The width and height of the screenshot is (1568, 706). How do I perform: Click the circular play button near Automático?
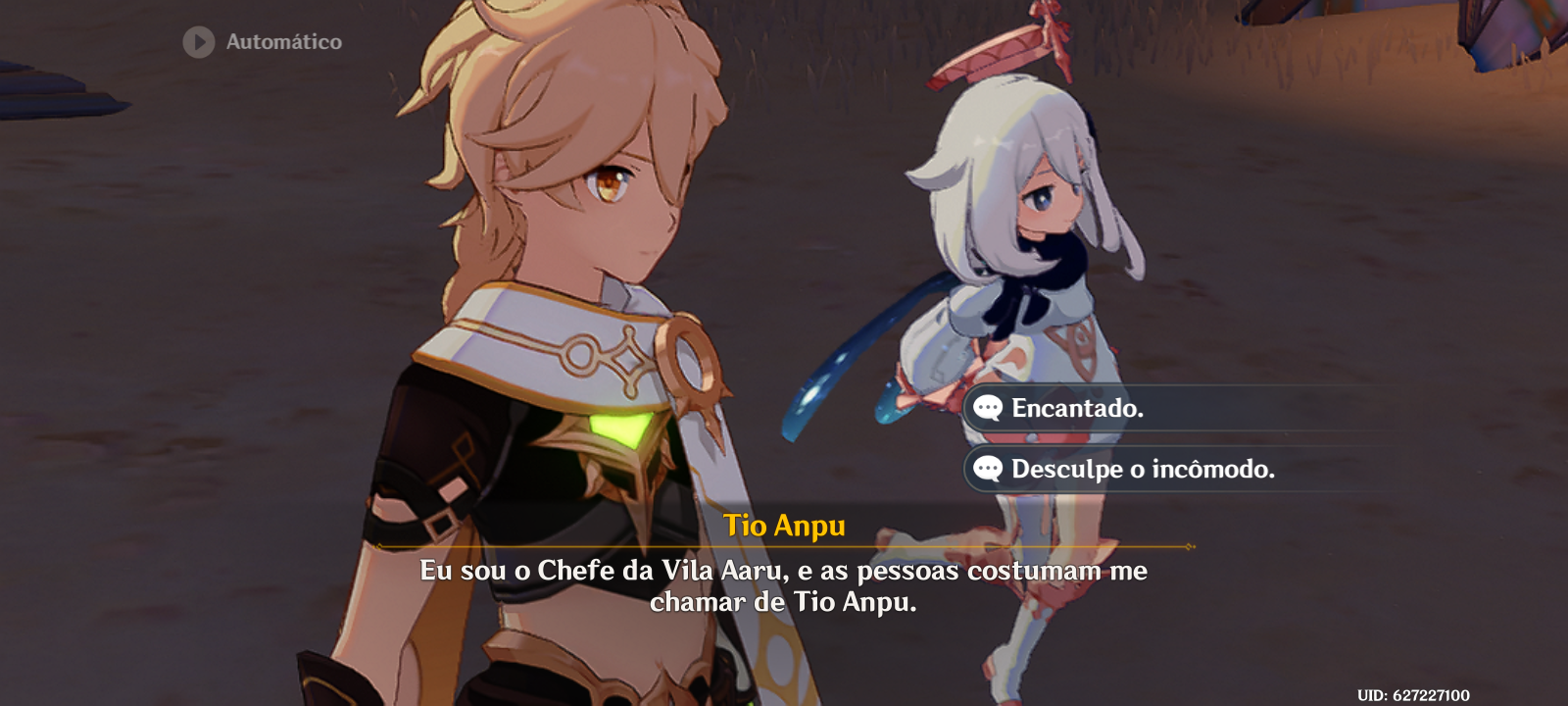[x=199, y=41]
